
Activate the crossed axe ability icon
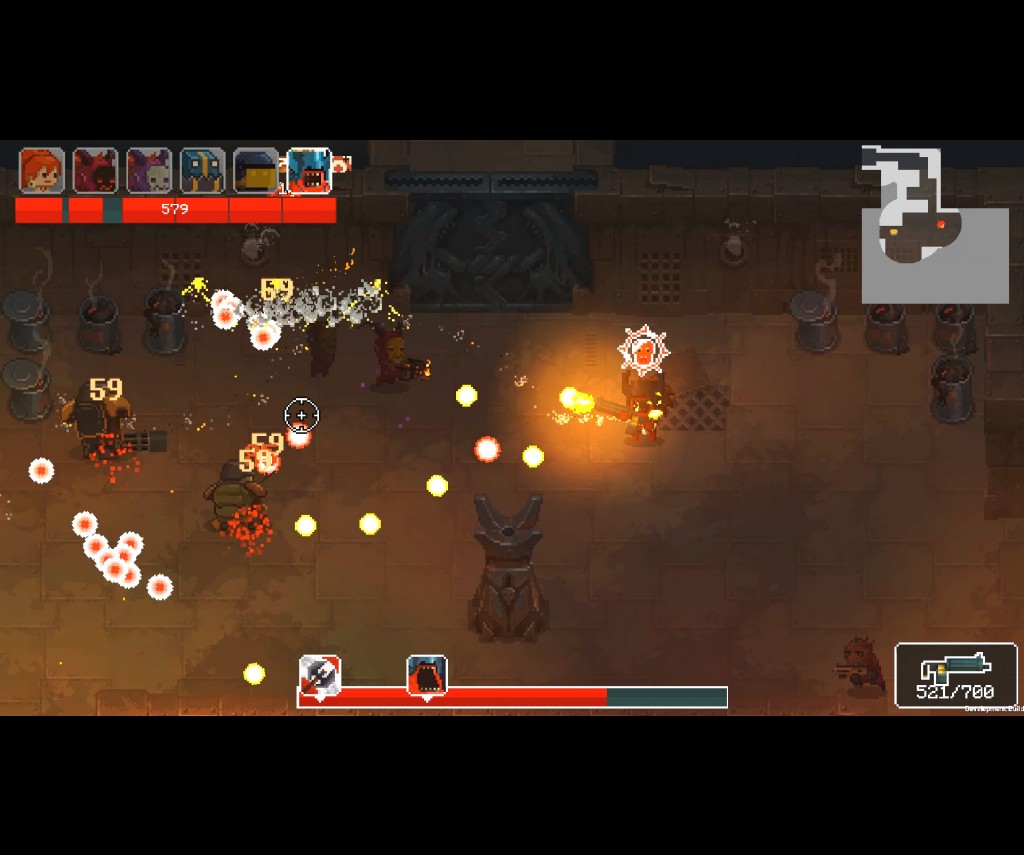[x=320, y=675]
